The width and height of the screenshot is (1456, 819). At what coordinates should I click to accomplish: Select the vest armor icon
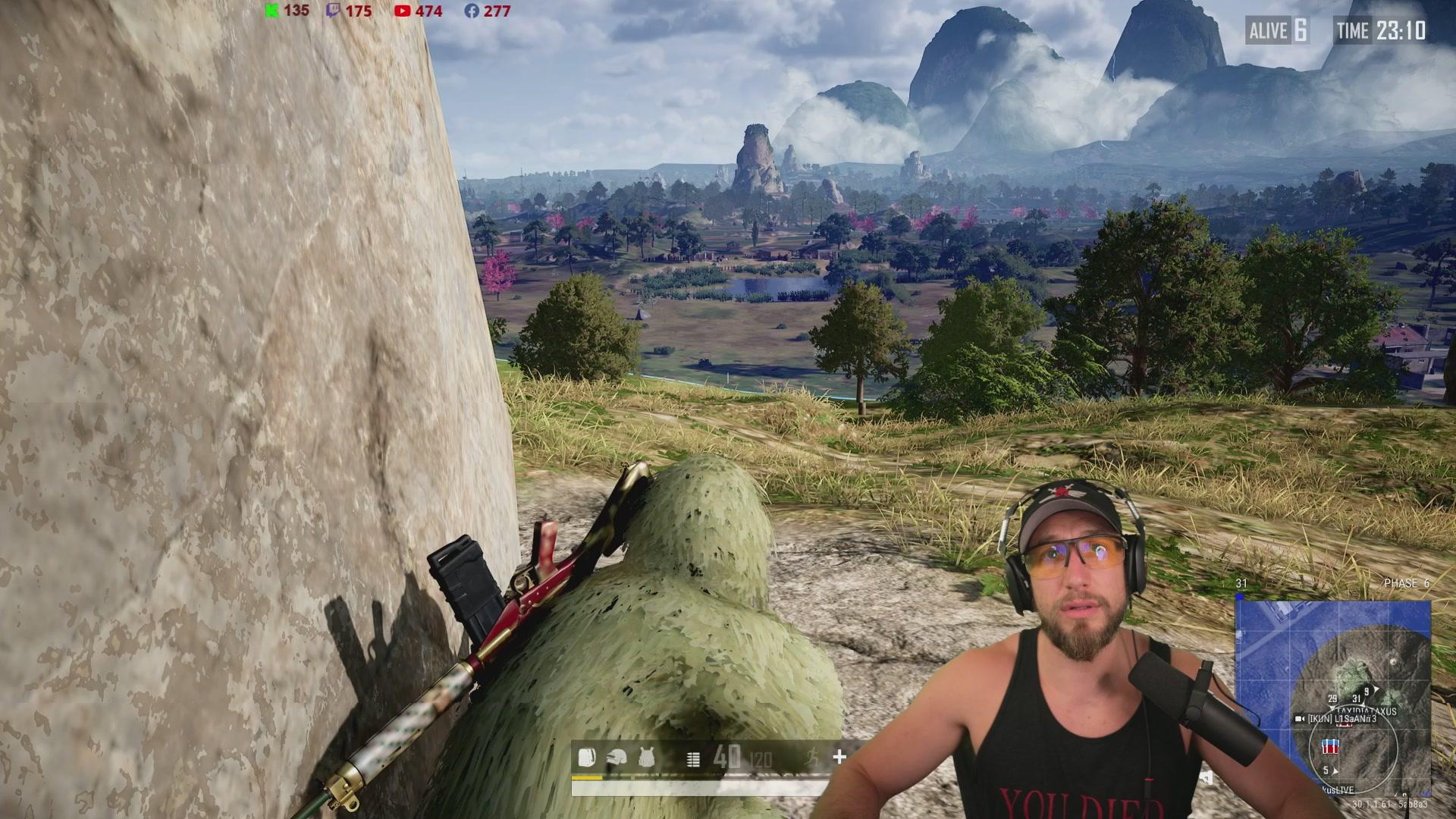pyautogui.click(x=646, y=758)
